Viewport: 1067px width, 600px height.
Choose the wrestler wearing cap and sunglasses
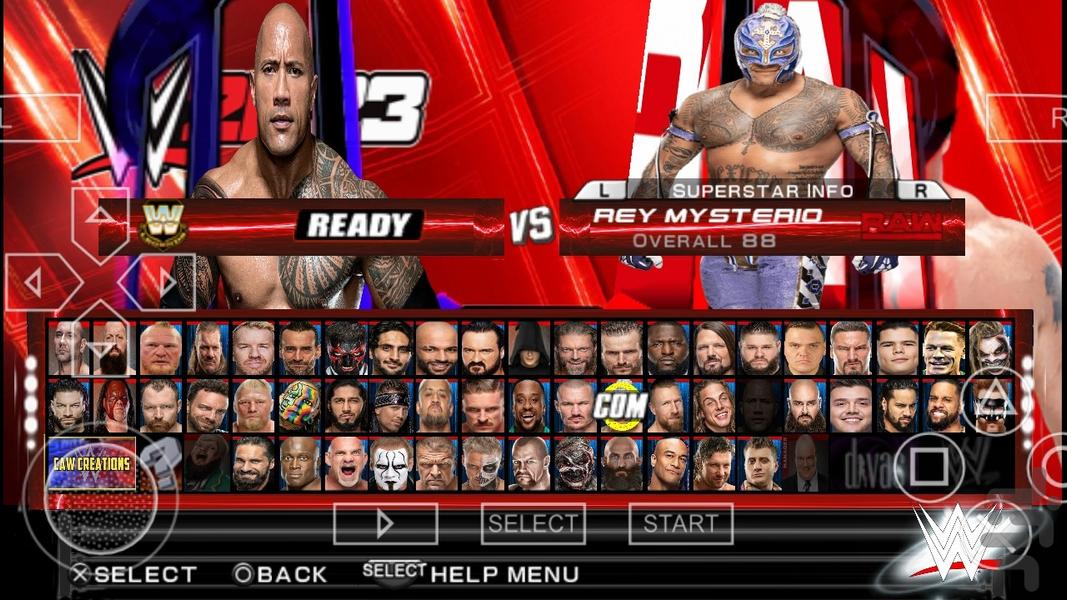(390, 405)
